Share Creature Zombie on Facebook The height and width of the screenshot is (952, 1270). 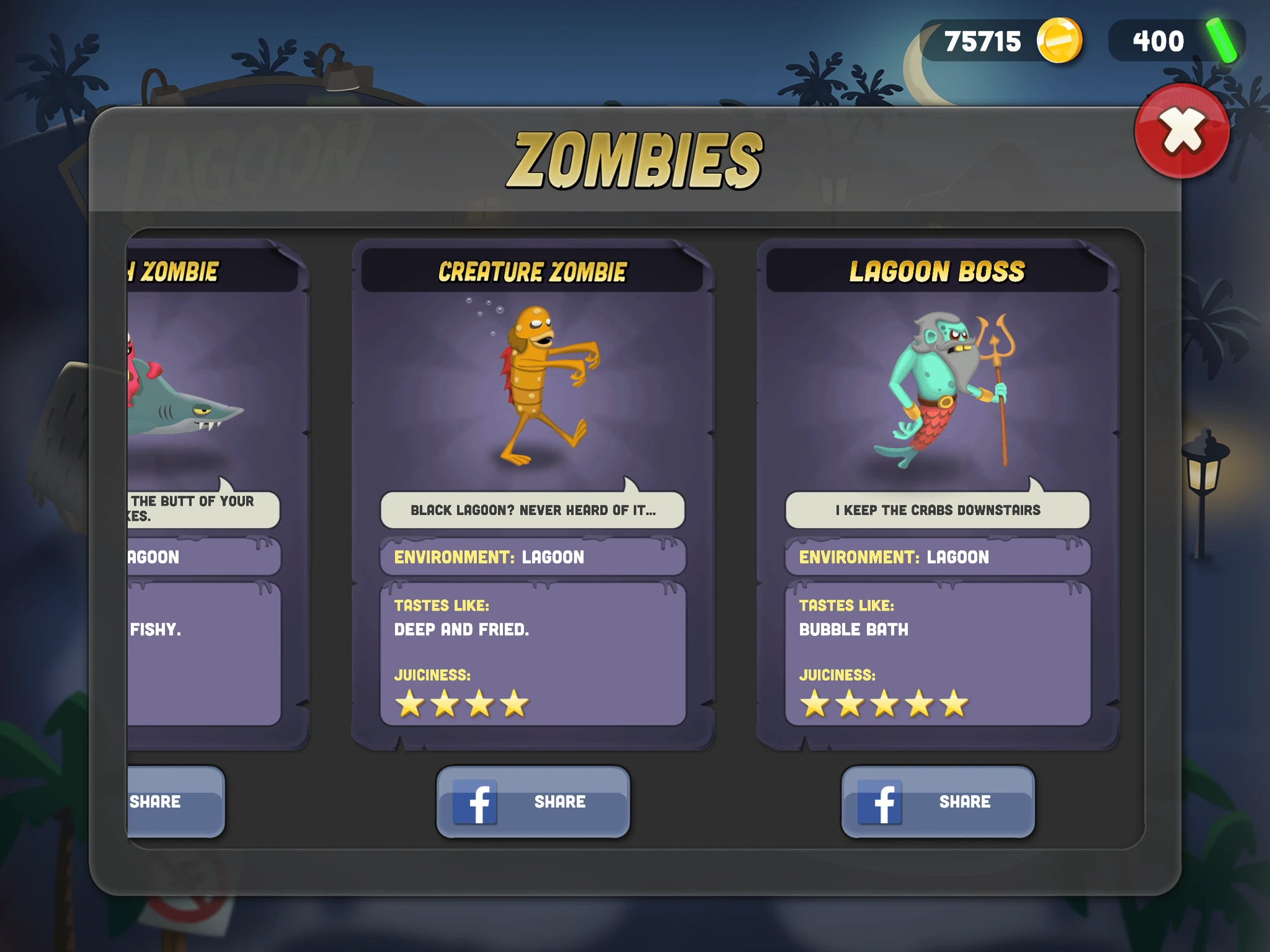[533, 802]
